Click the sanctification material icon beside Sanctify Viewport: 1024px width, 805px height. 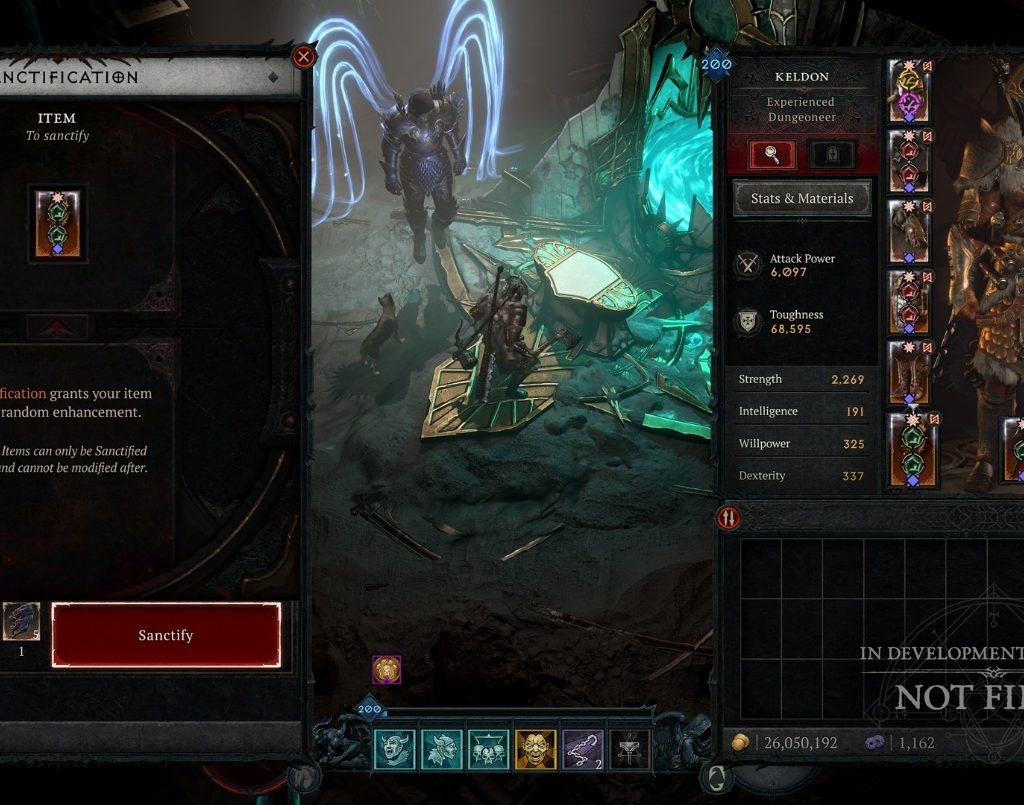tap(21, 622)
